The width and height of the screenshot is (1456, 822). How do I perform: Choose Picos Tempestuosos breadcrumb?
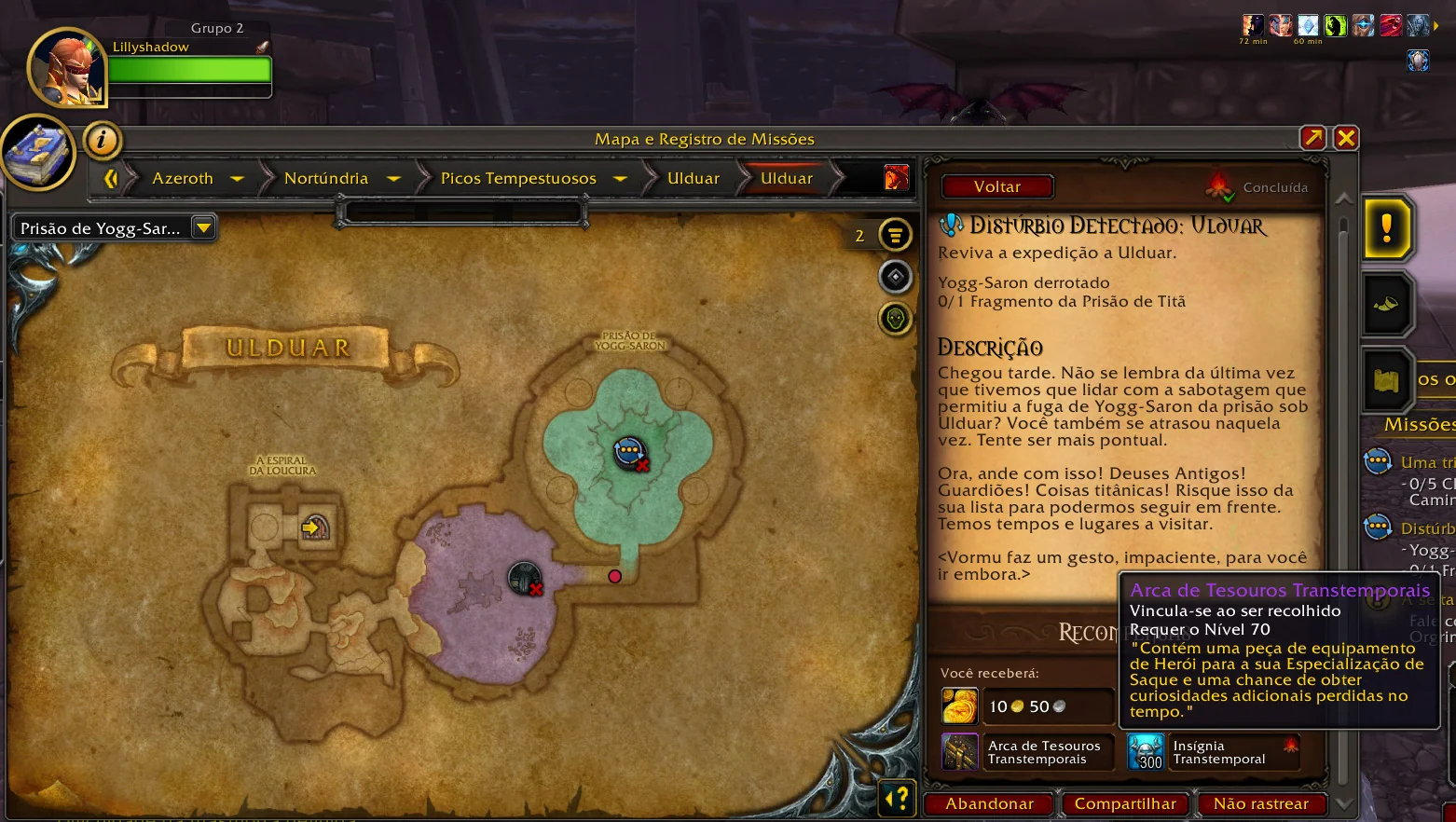(x=518, y=178)
